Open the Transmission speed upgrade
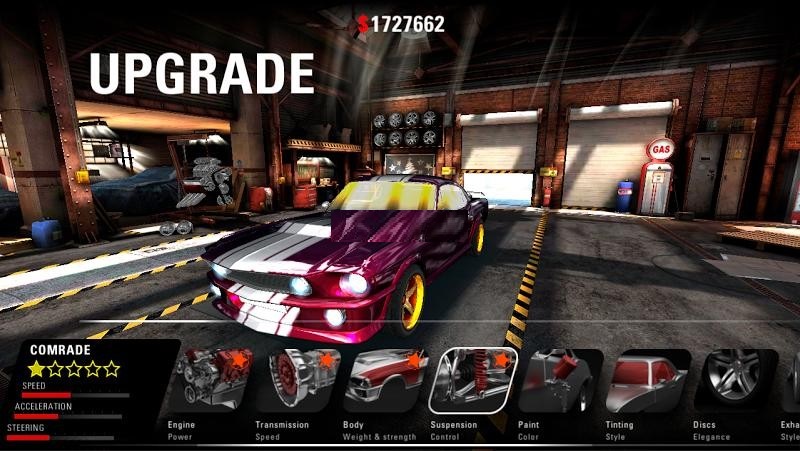The image size is (800, 451). [x=297, y=381]
